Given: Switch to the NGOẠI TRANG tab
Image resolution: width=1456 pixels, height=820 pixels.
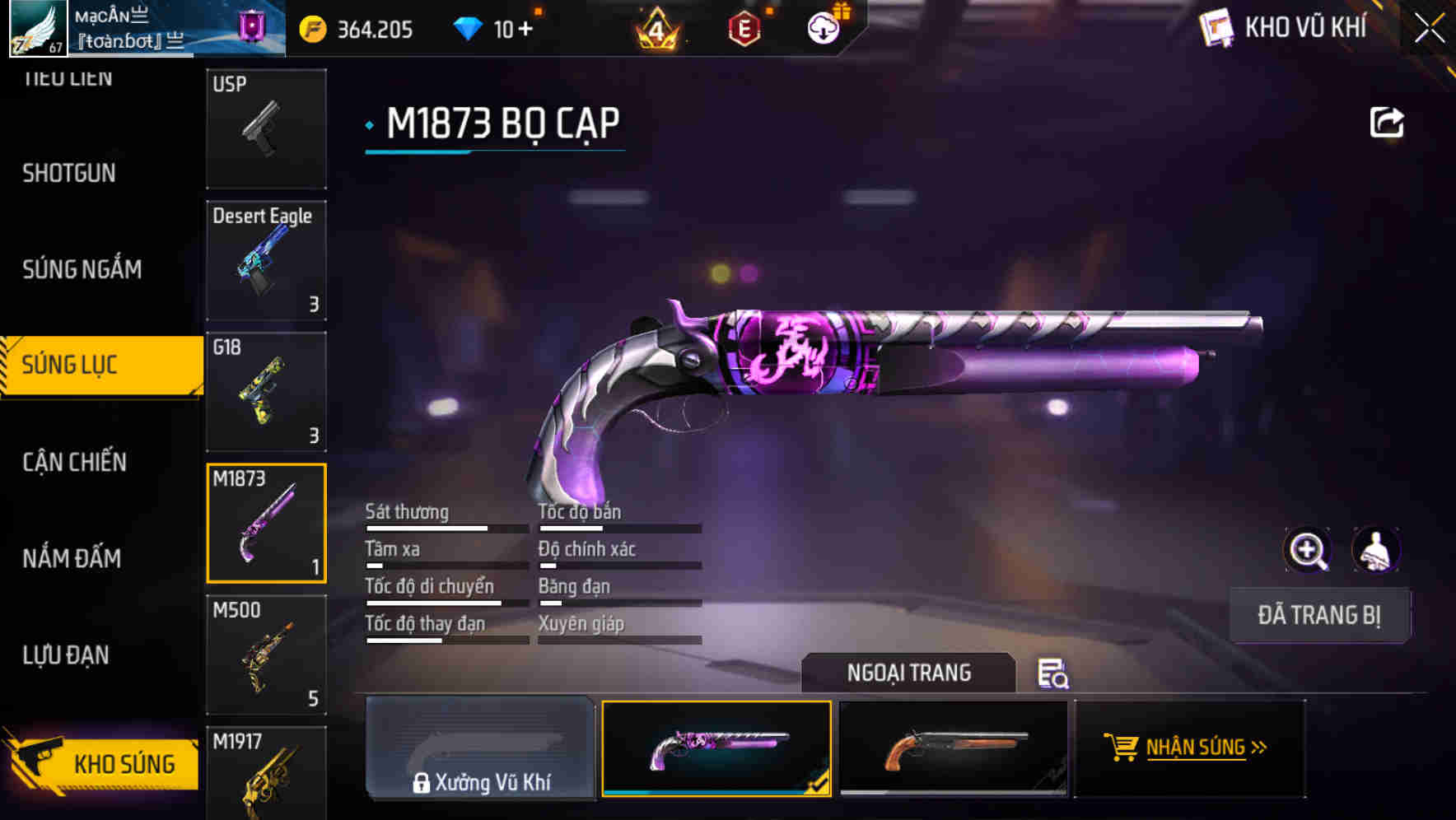Looking at the screenshot, I should tap(910, 673).
